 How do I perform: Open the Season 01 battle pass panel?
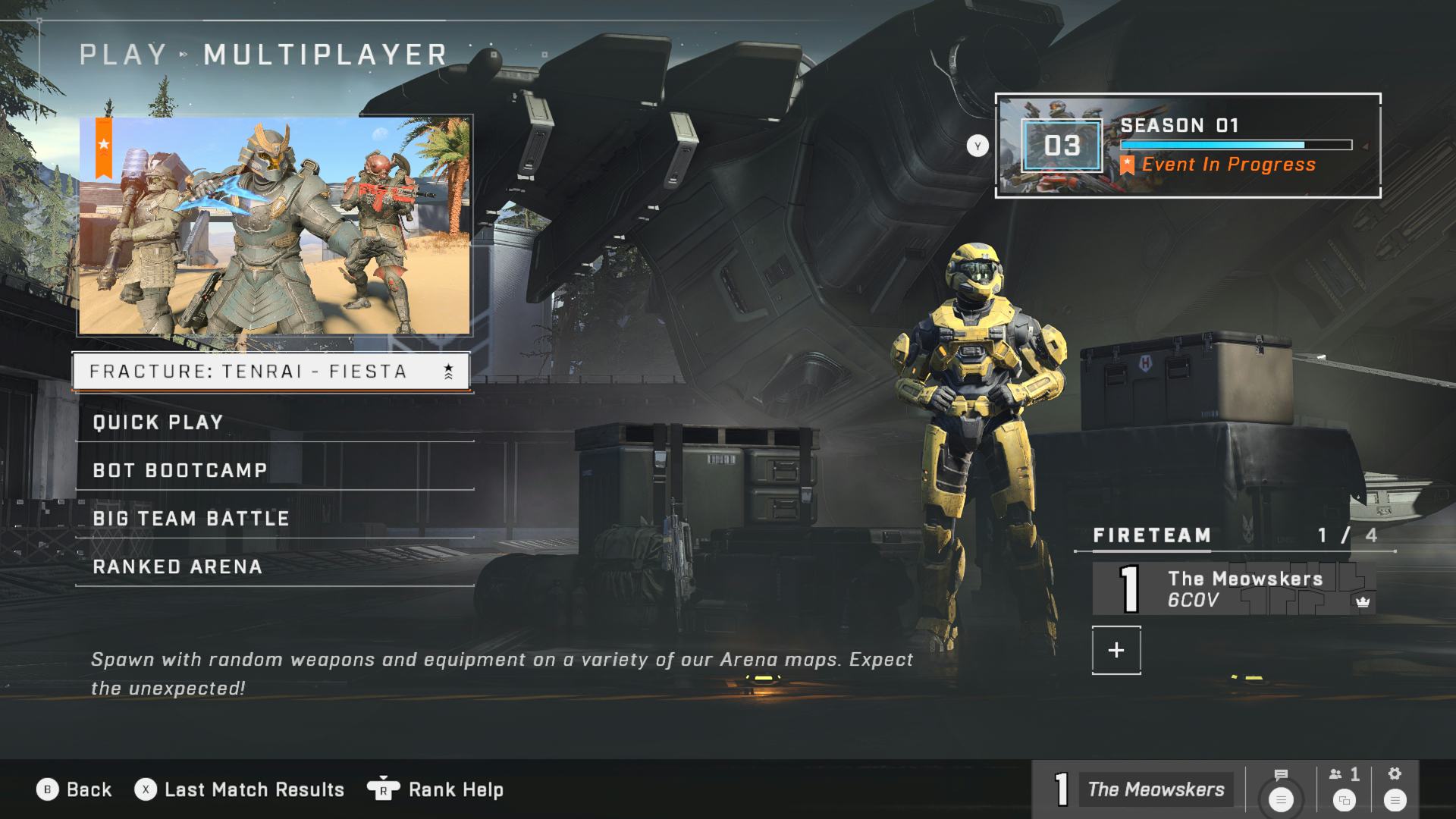click(x=1188, y=146)
